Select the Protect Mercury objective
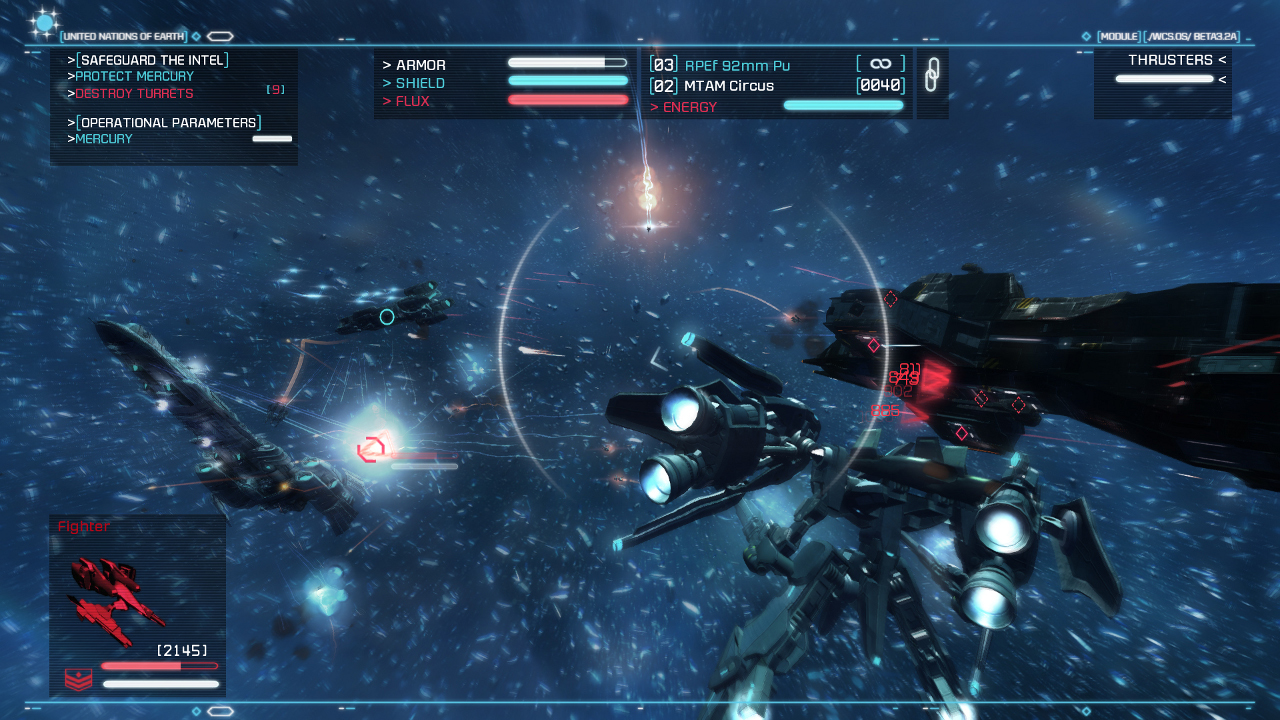The width and height of the screenshot is (1280, 720). (x=134, y=77)
